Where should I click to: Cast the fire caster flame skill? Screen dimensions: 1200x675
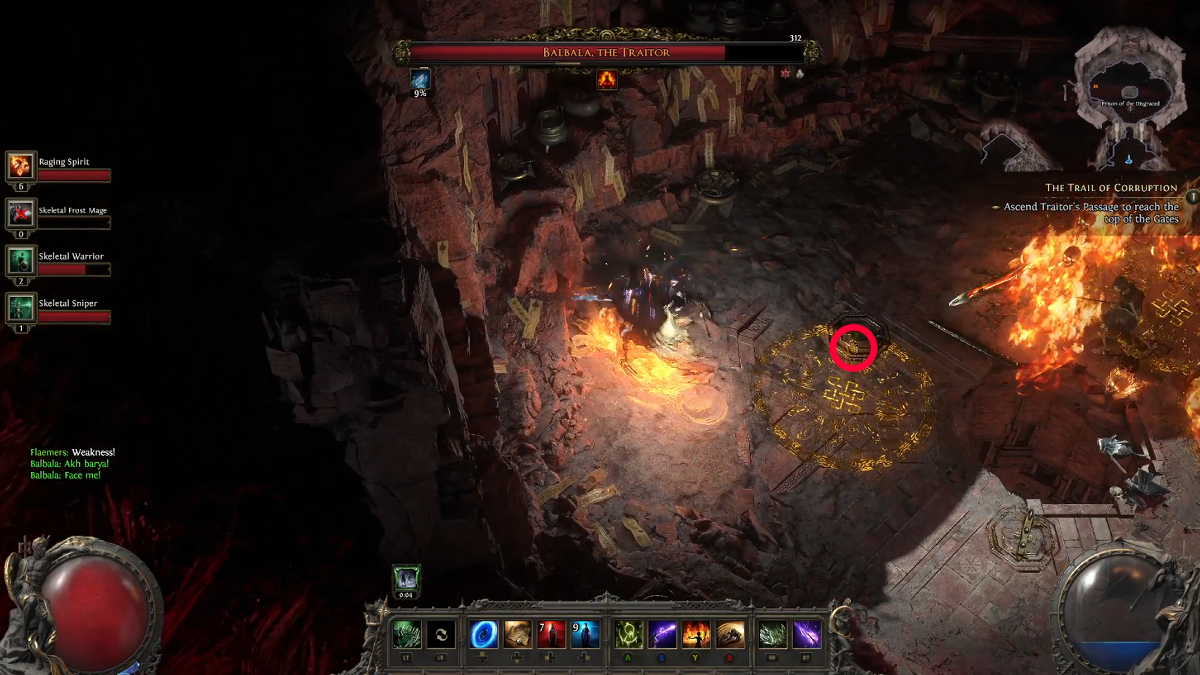(x=696, y=634)
